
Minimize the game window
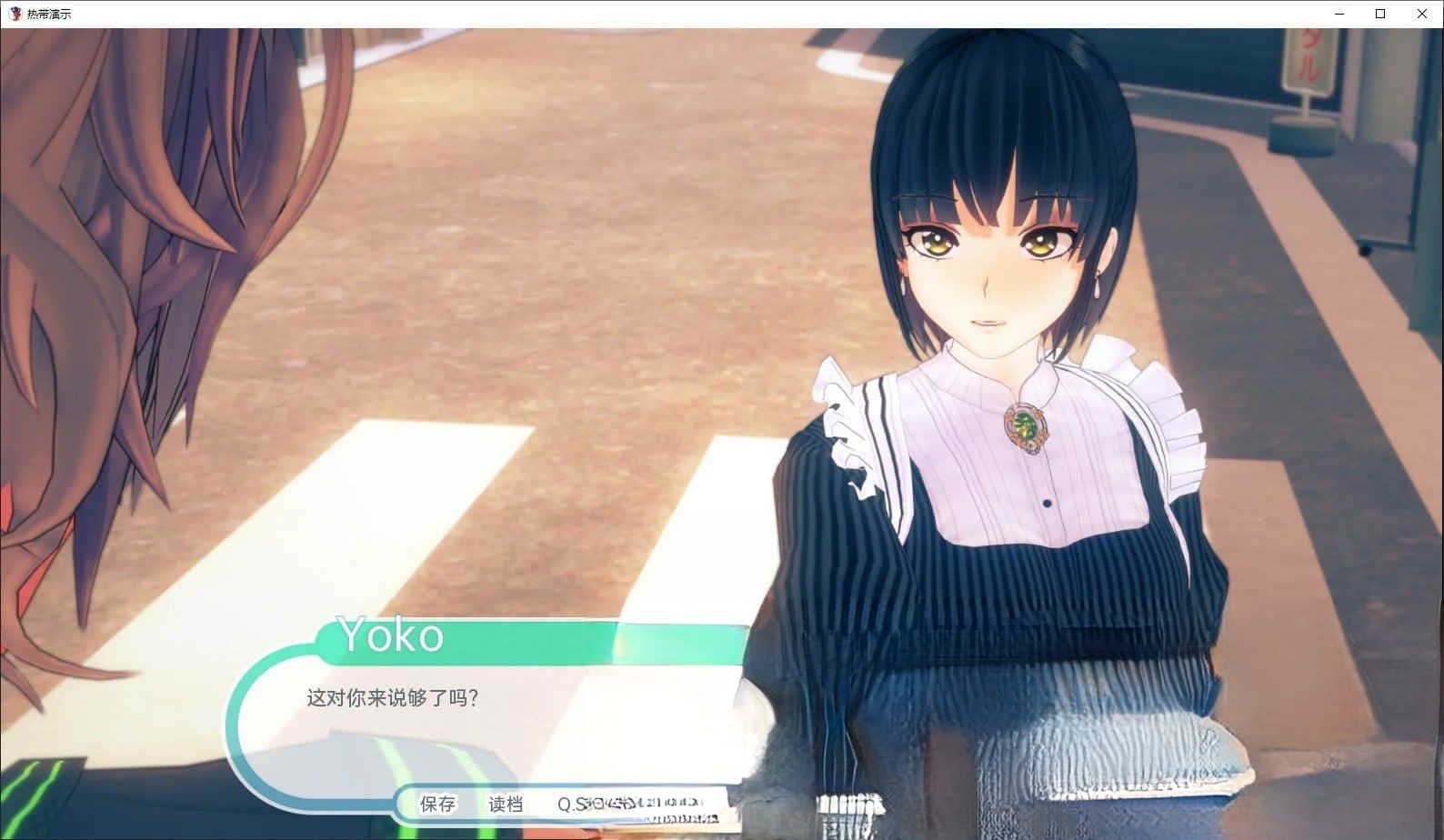[x=1339, y=14]
